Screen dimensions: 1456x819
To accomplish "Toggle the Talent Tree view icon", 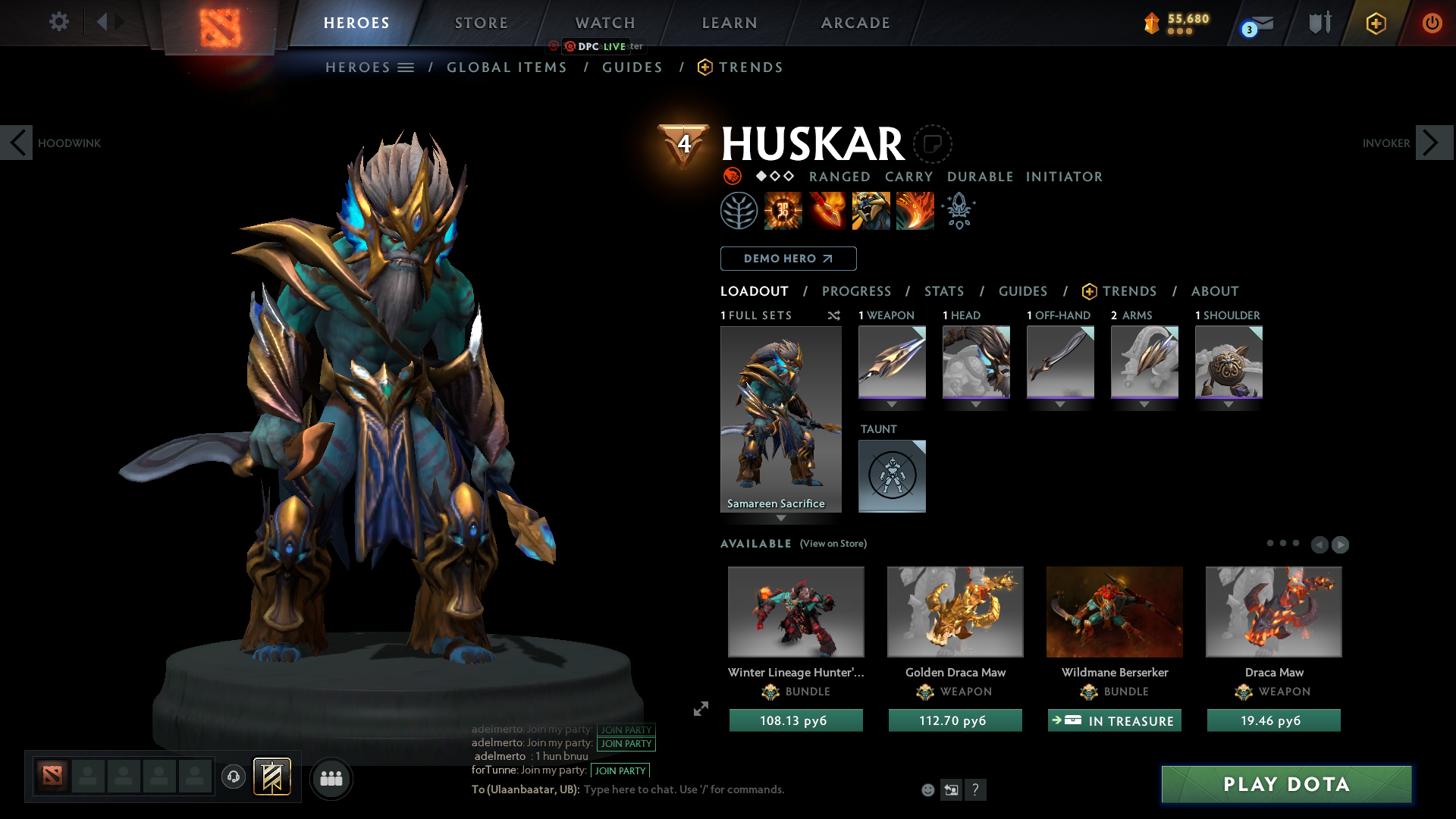I will 739,210.
